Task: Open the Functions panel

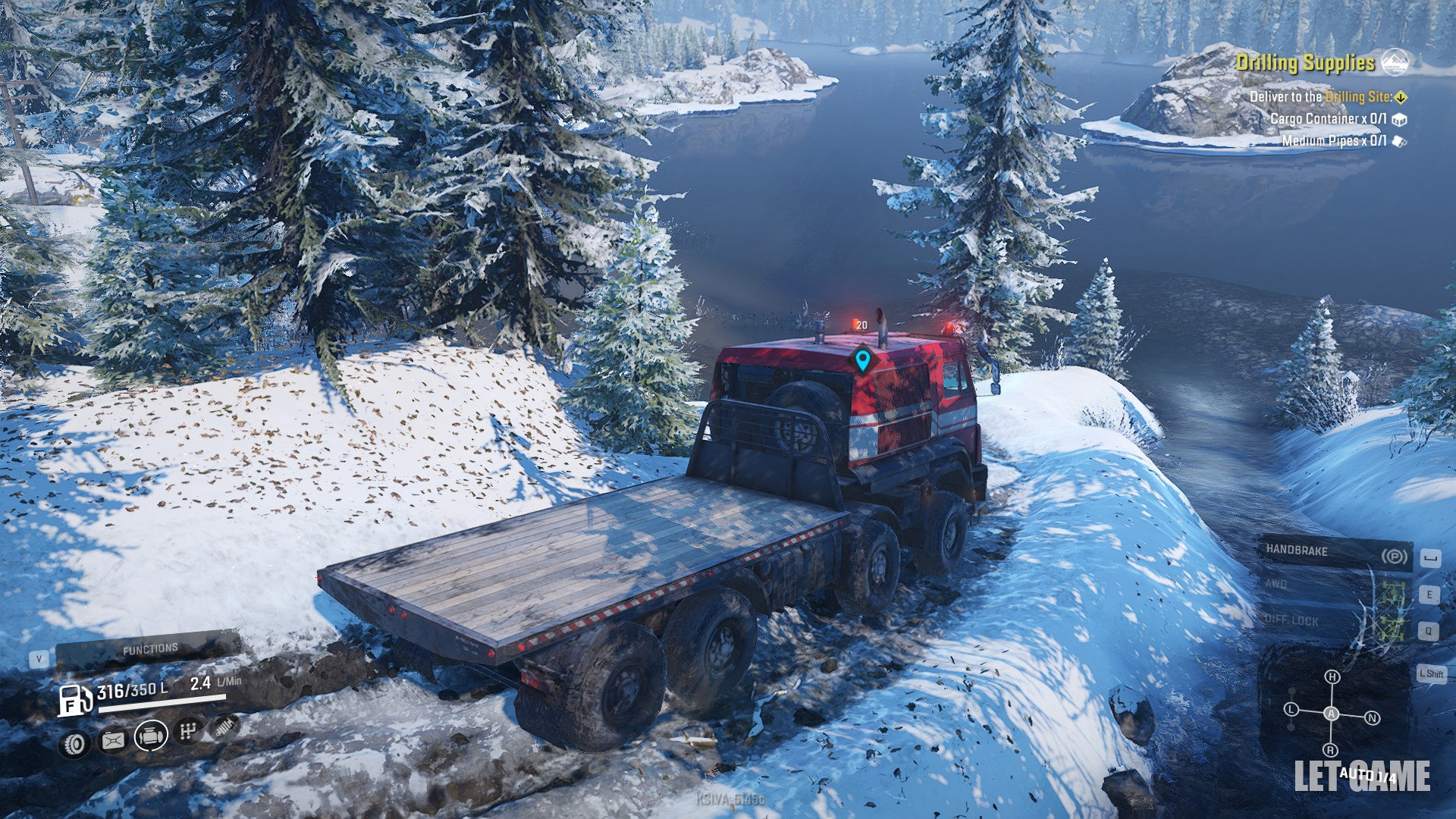Action: pyautogui.click(x=150, y=649)
